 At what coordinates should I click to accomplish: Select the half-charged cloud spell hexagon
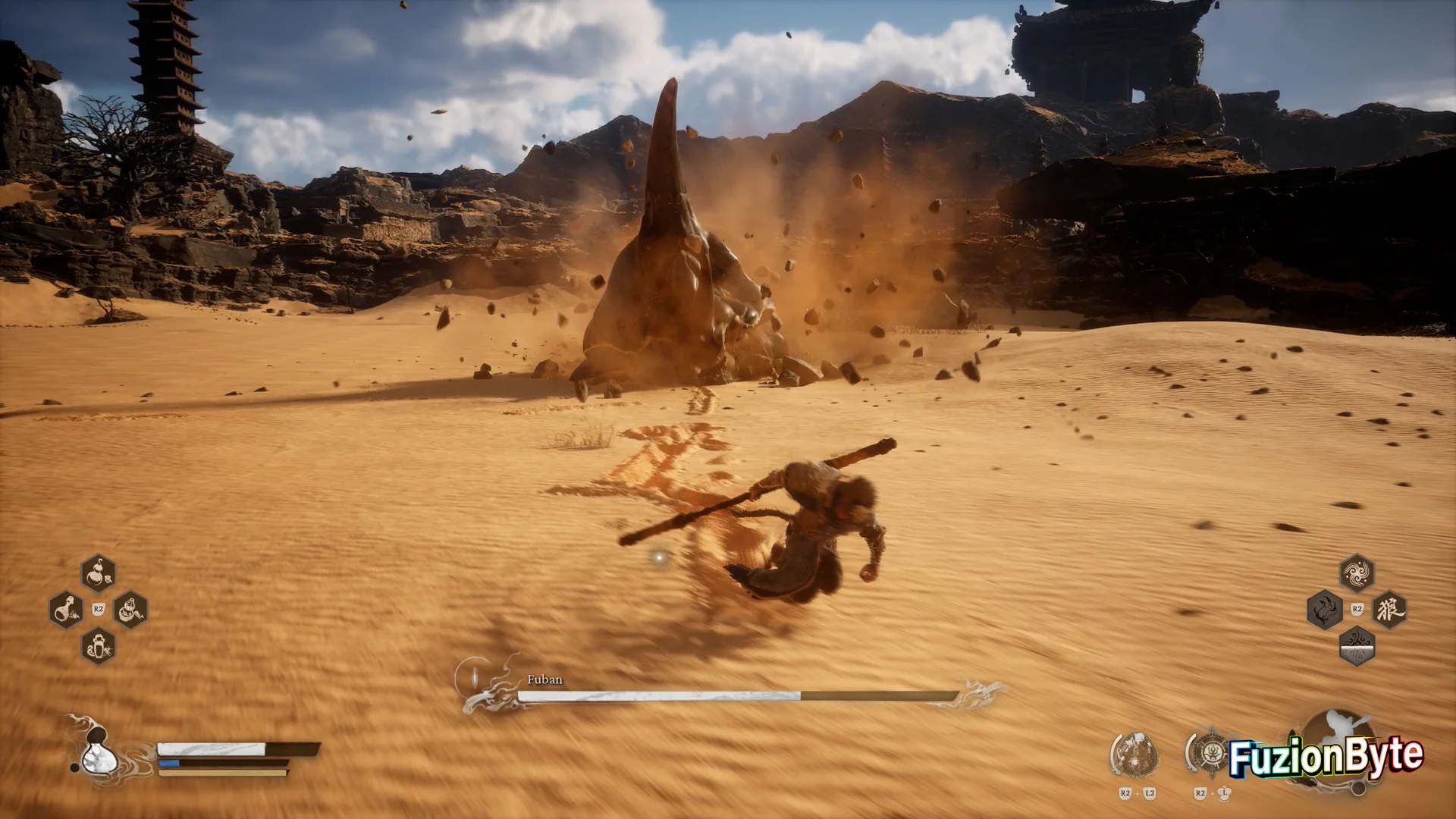pos(1357,646)
